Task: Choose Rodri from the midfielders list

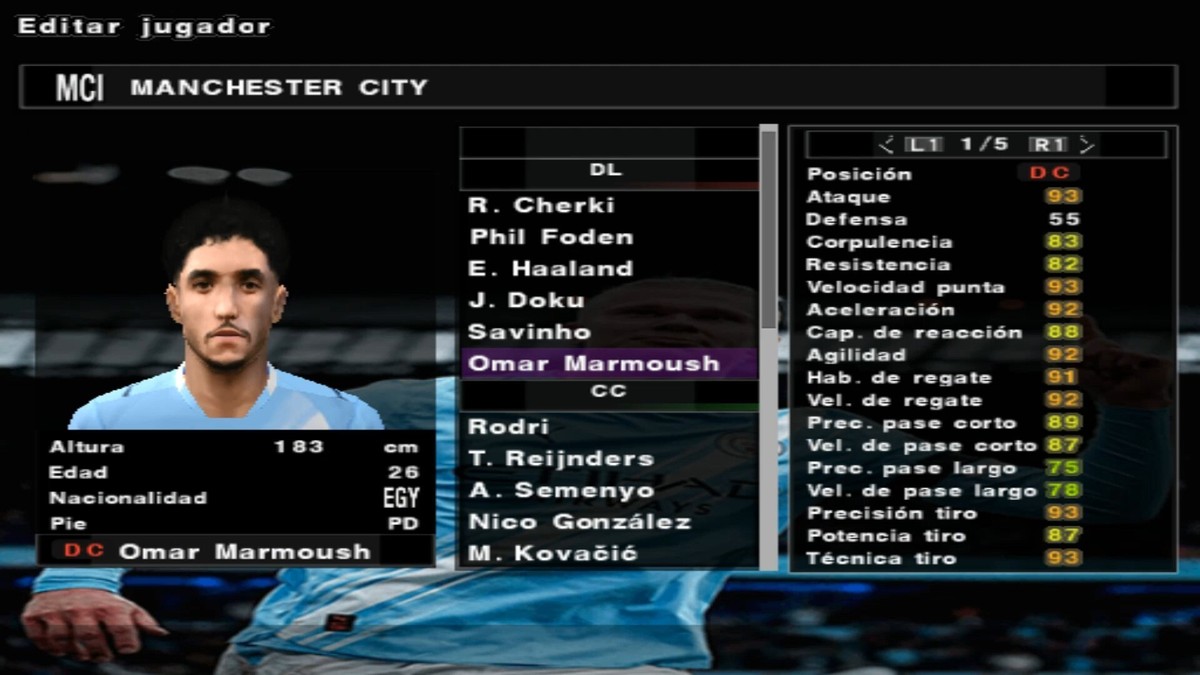Action: point(509,427)
